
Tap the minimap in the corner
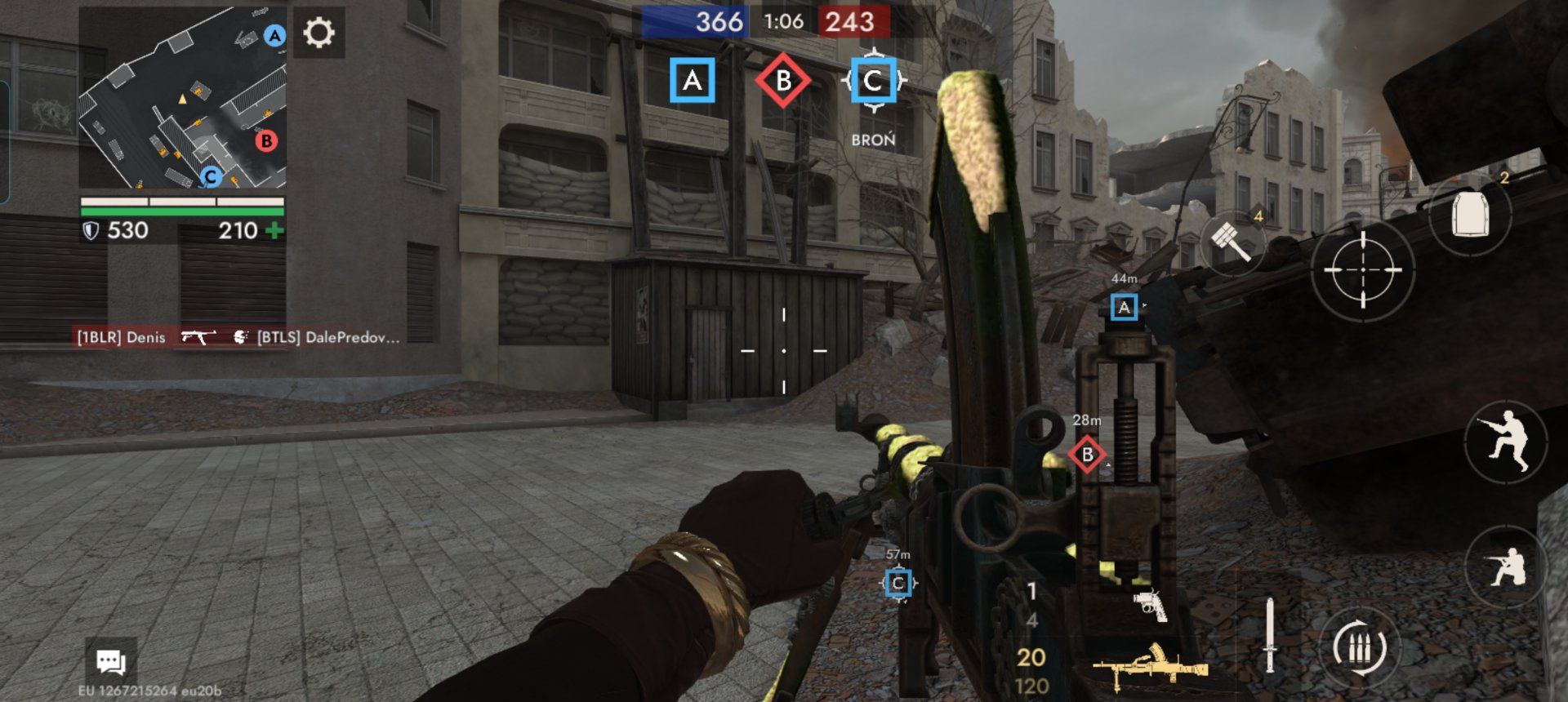click(183, 97)
